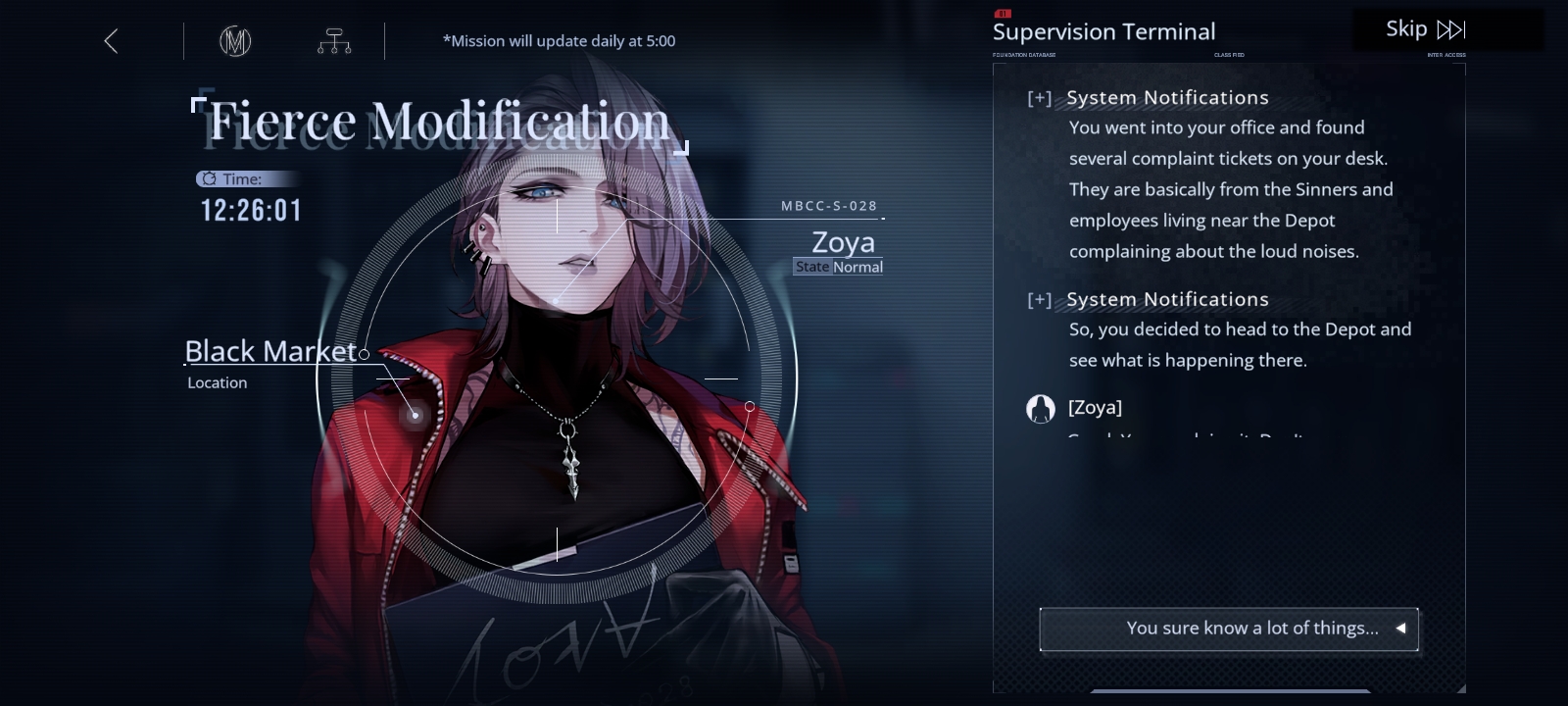Choose reply "You sure know a lot of things..."
The width and height of the screenshot is (1568, 706).
point(1229,629)
